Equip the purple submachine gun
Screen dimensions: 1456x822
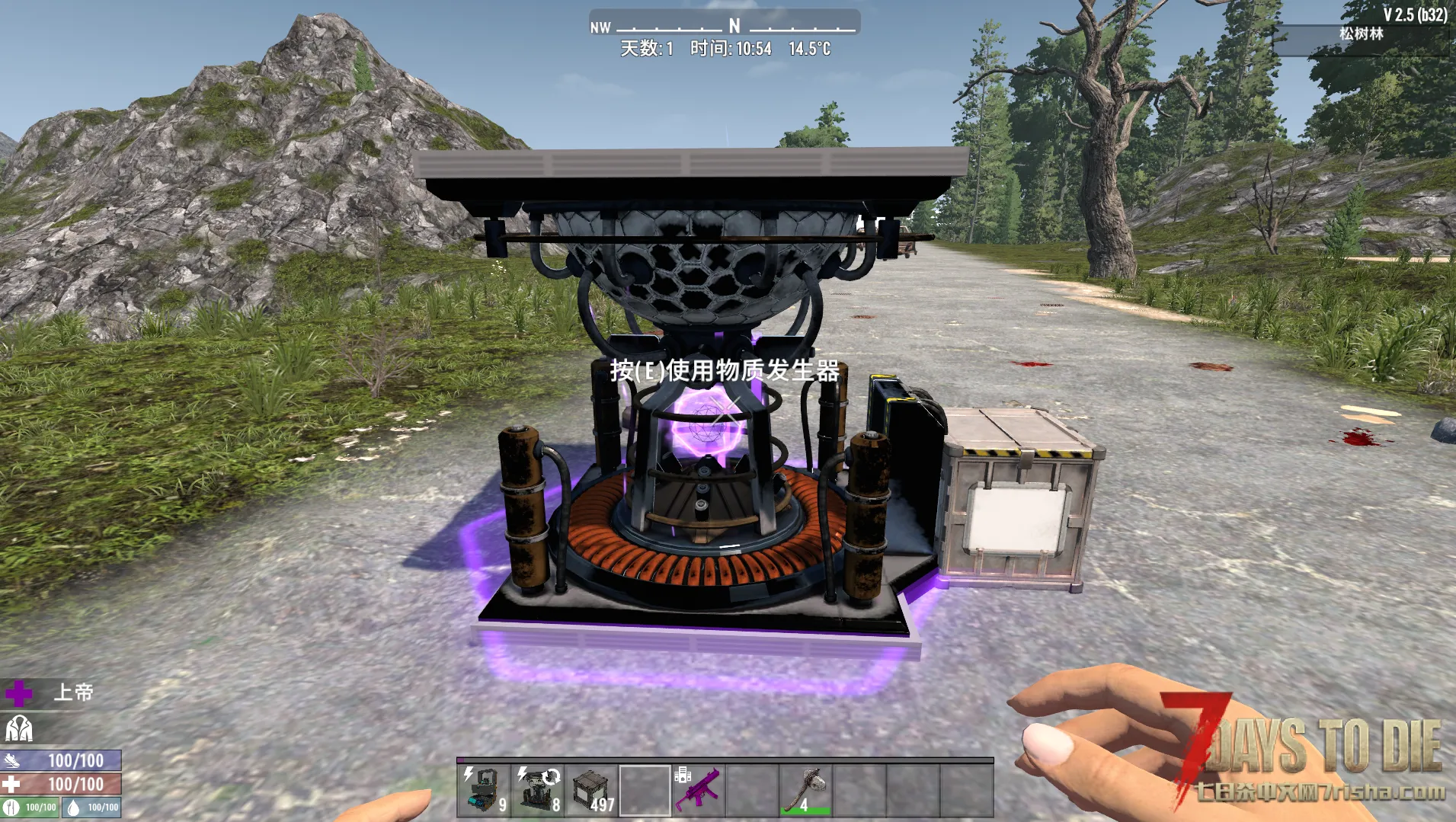click(698, 790)
